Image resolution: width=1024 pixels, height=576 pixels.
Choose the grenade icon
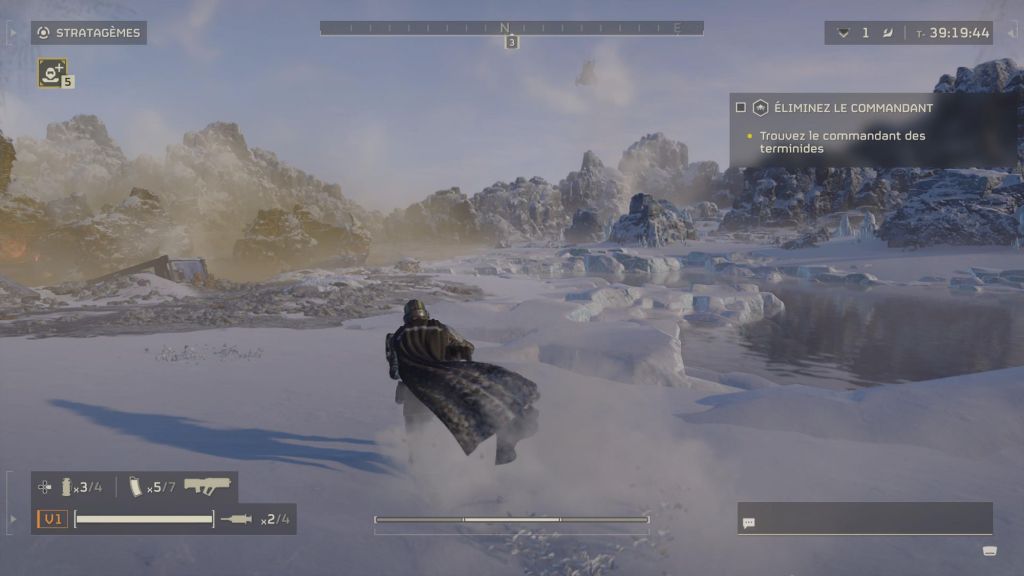pos(68,487)
